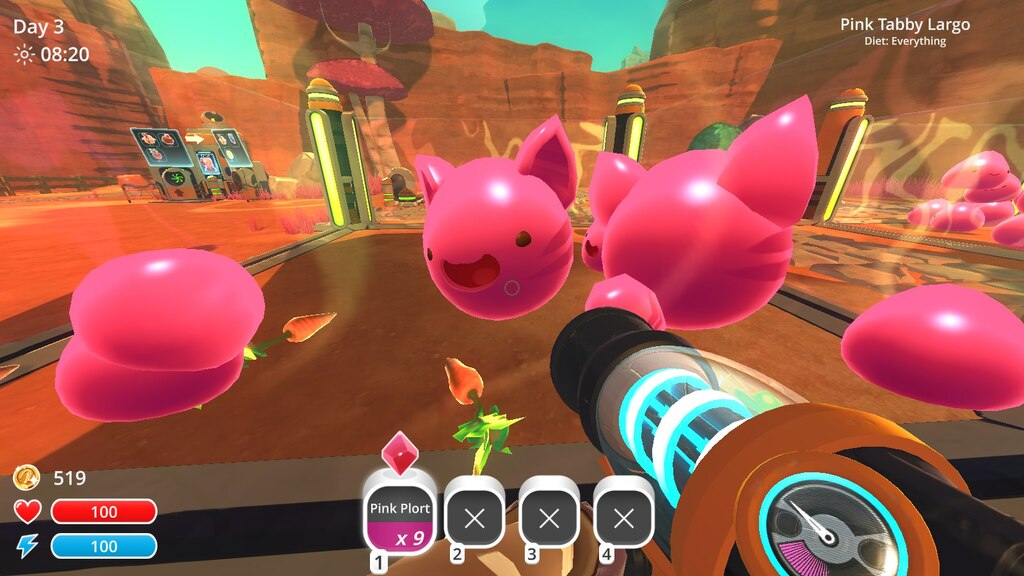Viewport: 1024px width, 576px height.
Task: Select the Pink Plort vac tank slot
Action: coord(399,516)
